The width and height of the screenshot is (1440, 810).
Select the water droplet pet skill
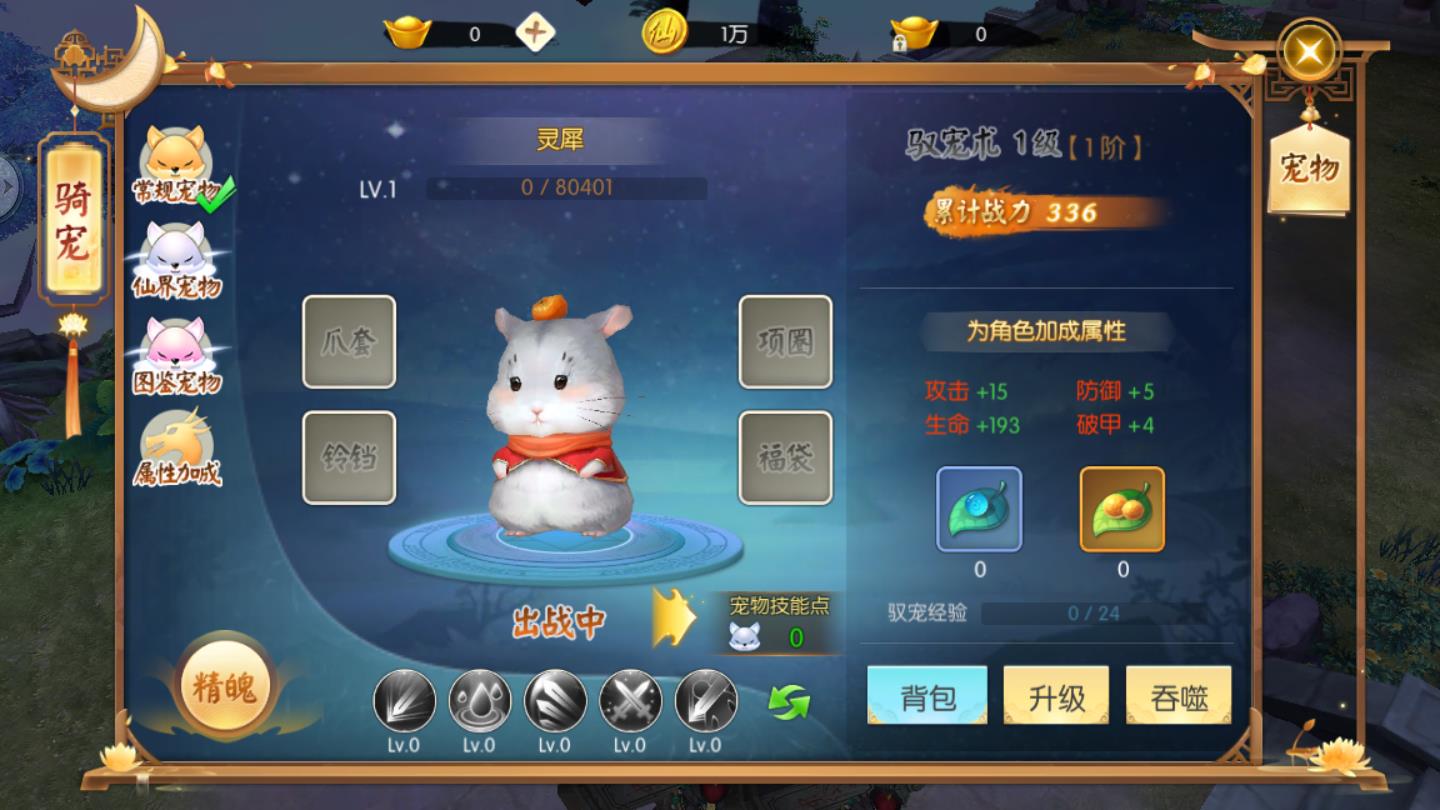480,700
